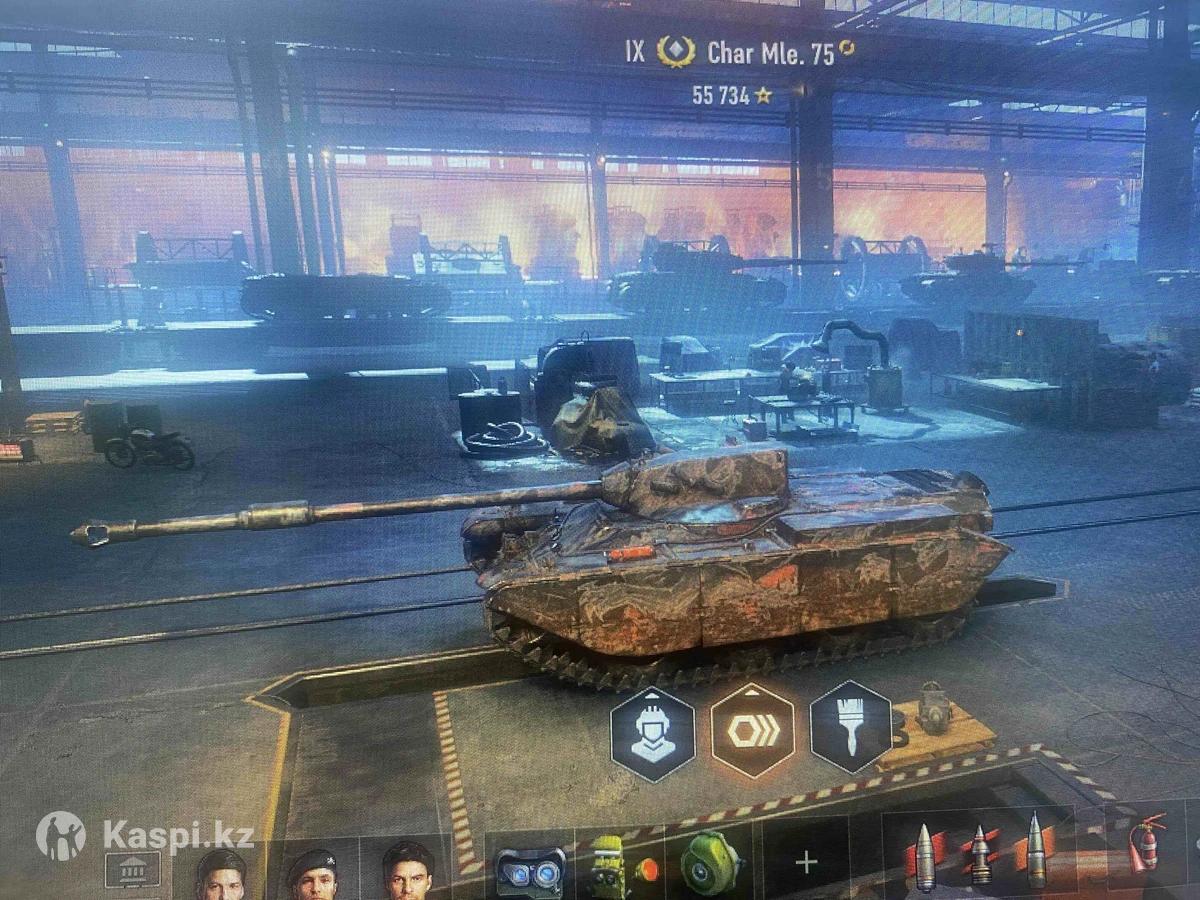Select the binocular optics equipment slot
The image size is (1200, 900).
pyautogui.click(x=530, y=866)
